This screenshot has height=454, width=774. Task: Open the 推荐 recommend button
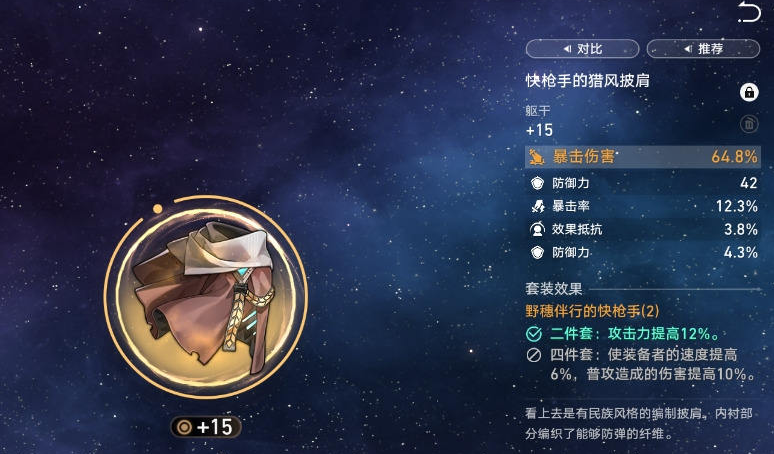coord(703,48)
